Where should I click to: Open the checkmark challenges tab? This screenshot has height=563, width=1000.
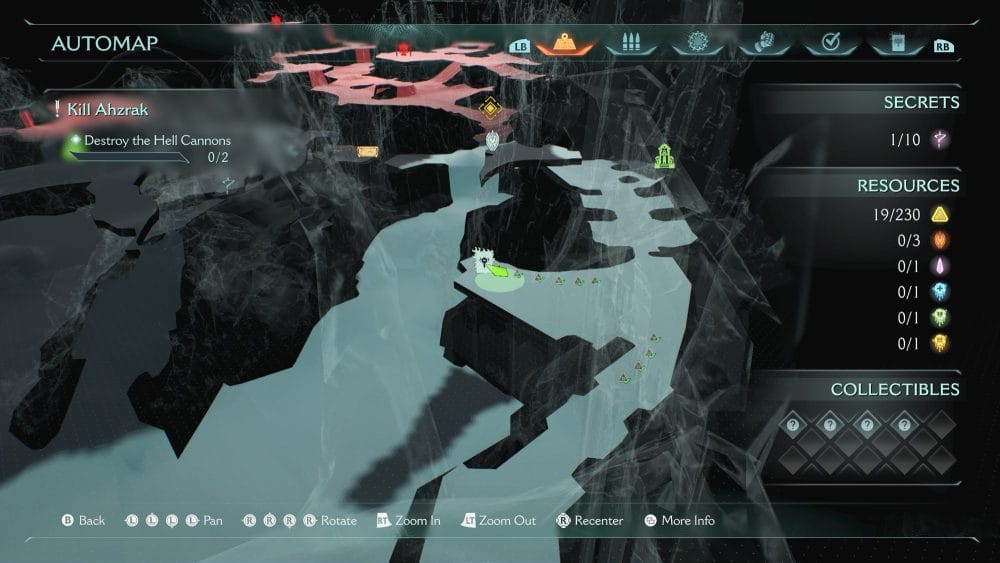tap(828, 44)
